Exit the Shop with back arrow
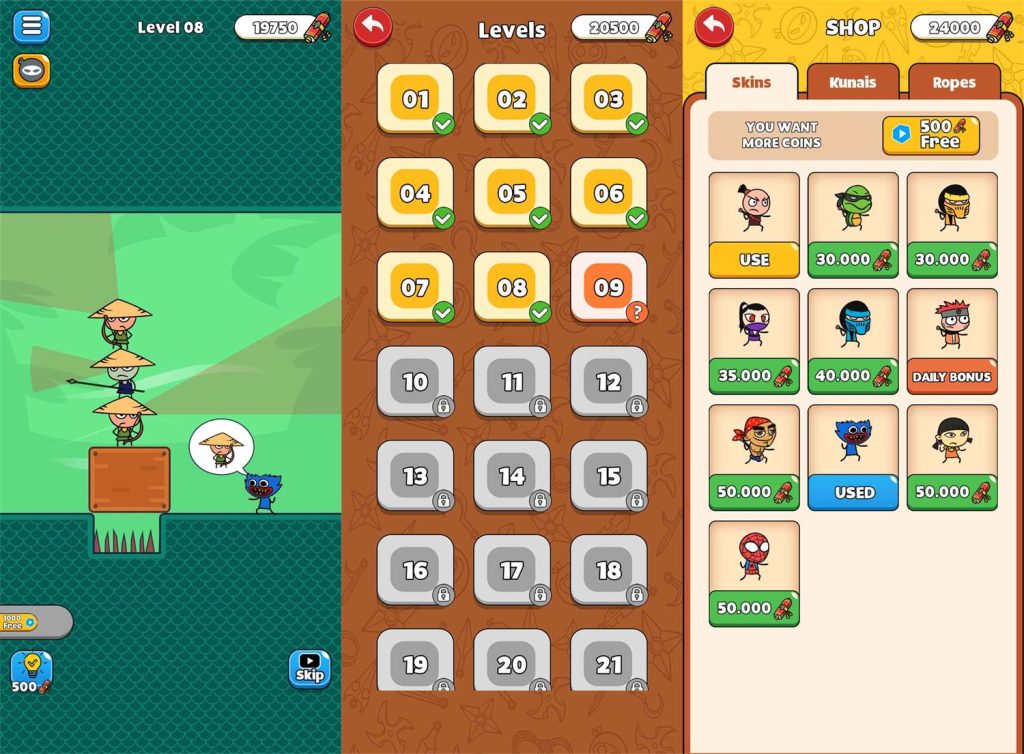 [714, 27]
